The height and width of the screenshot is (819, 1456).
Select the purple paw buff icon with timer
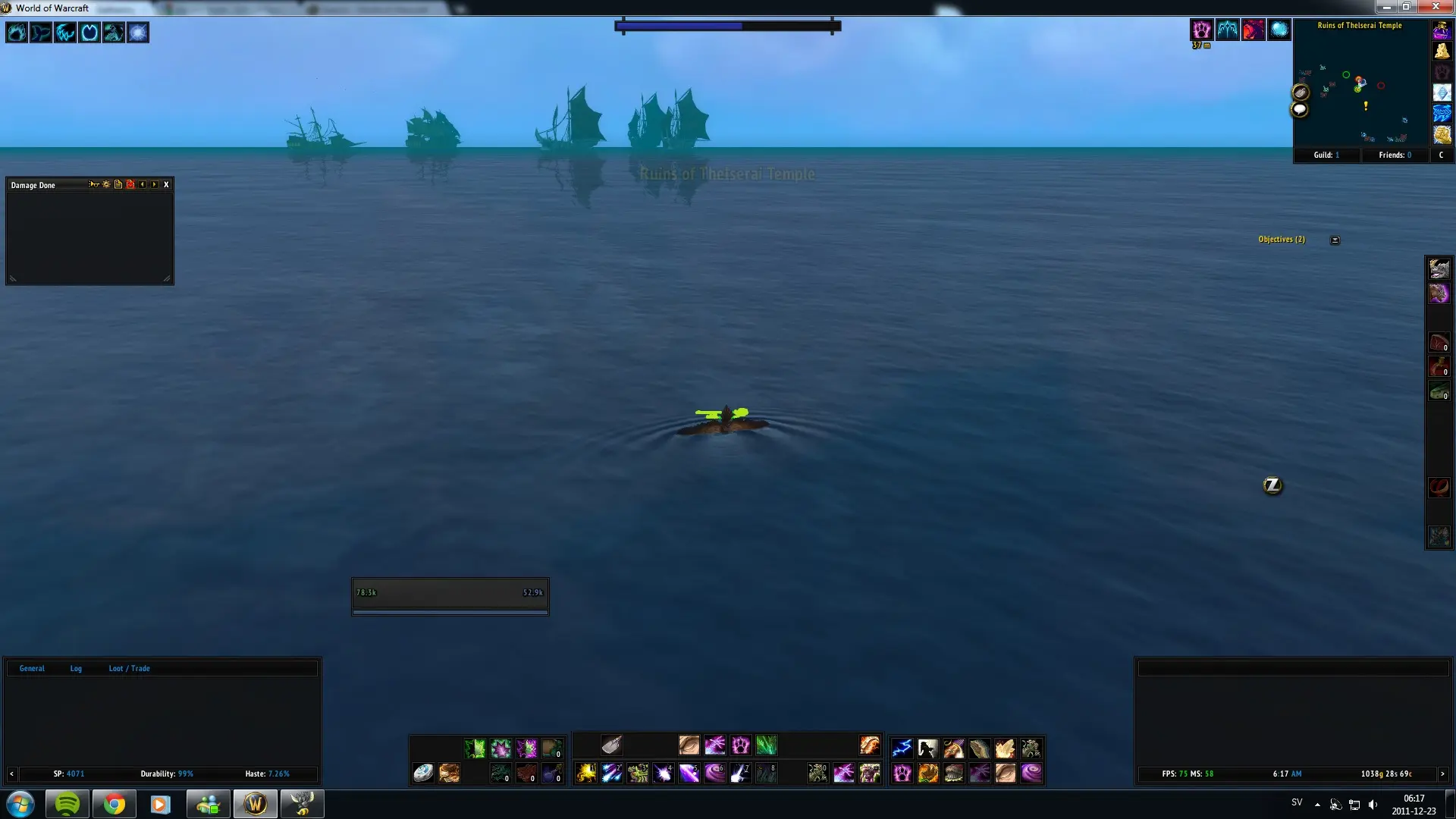tap(1201, 30)
